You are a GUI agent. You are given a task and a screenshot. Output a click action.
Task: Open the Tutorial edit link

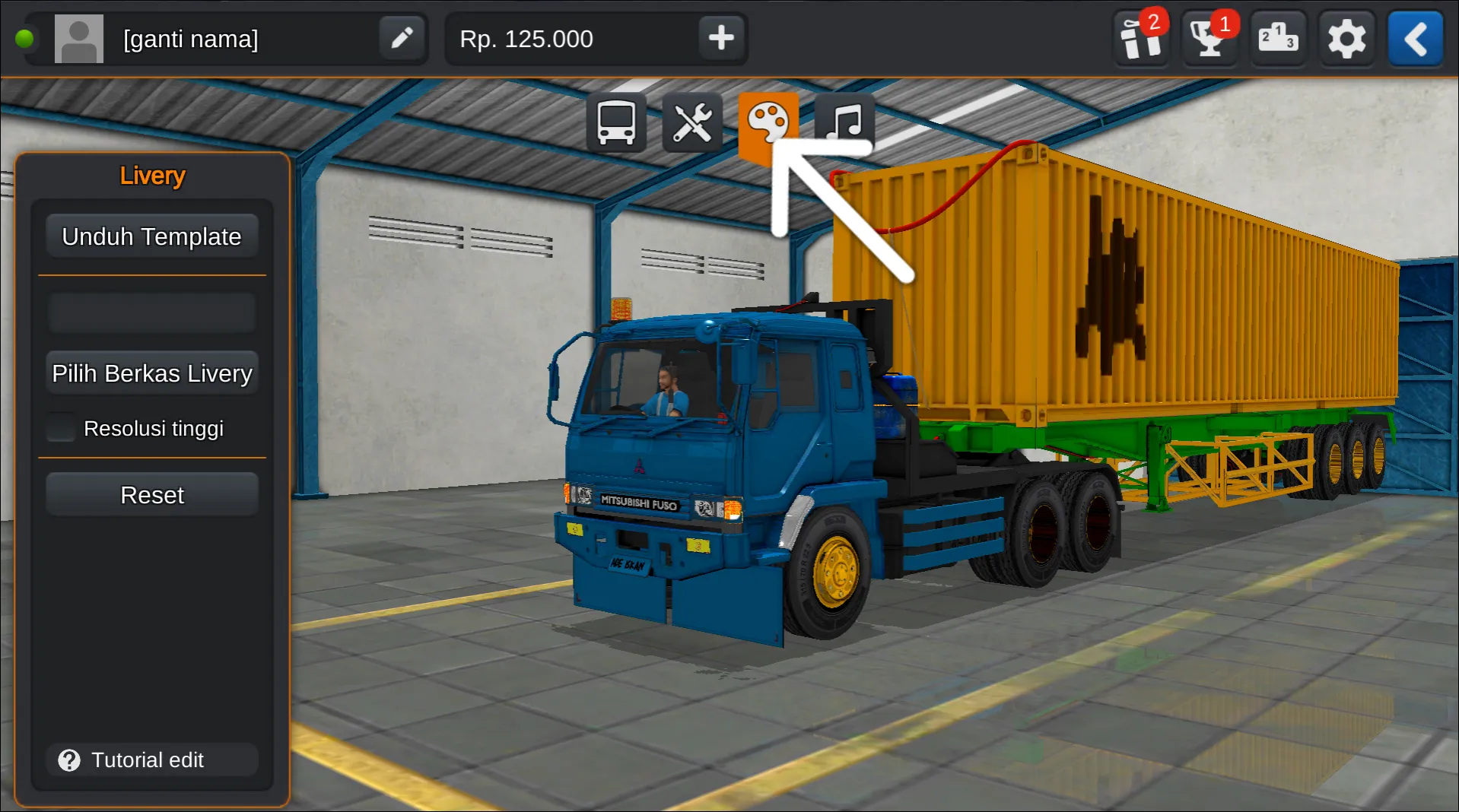point(151,760)
